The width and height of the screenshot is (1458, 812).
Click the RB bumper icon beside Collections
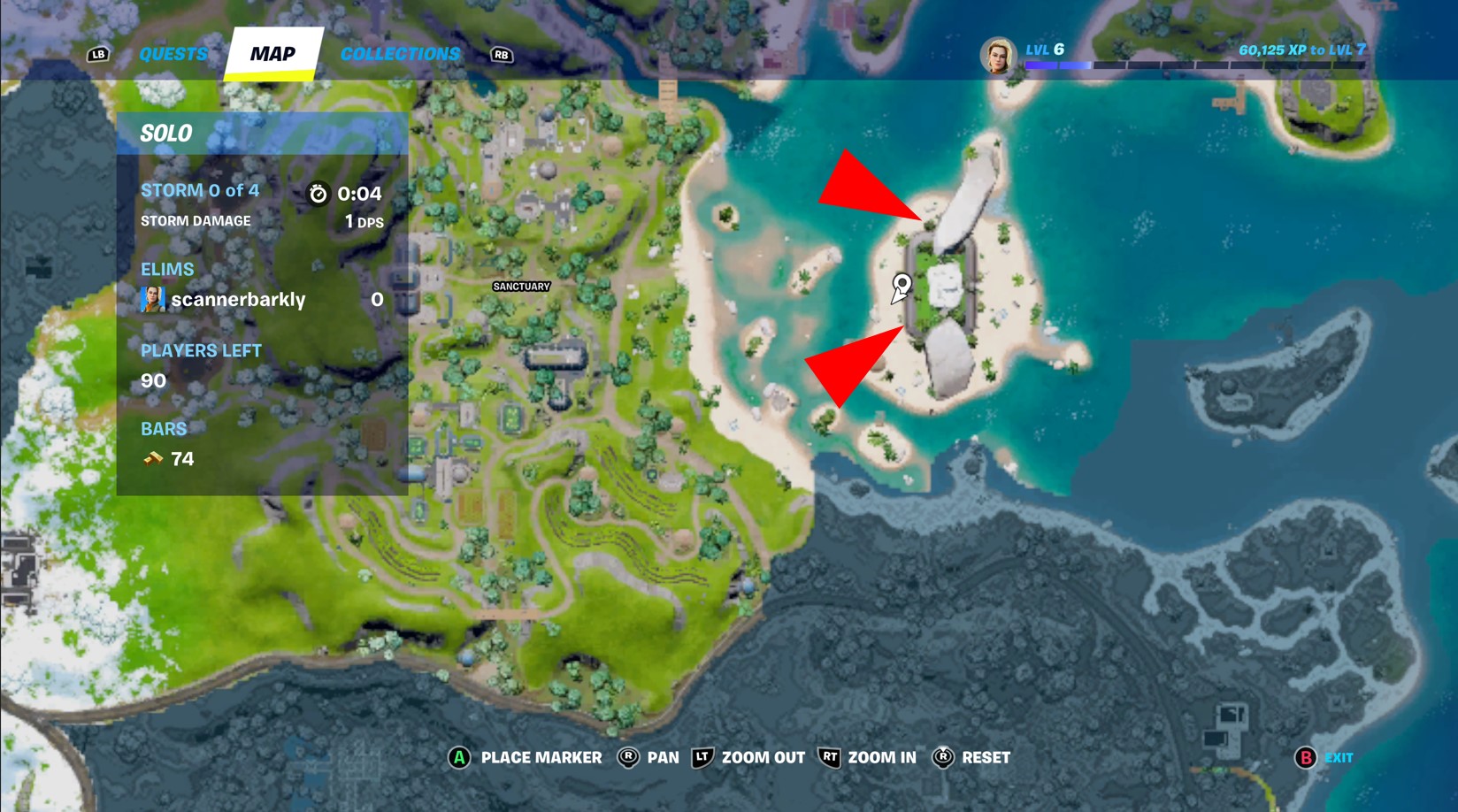[x=502, y=54]
